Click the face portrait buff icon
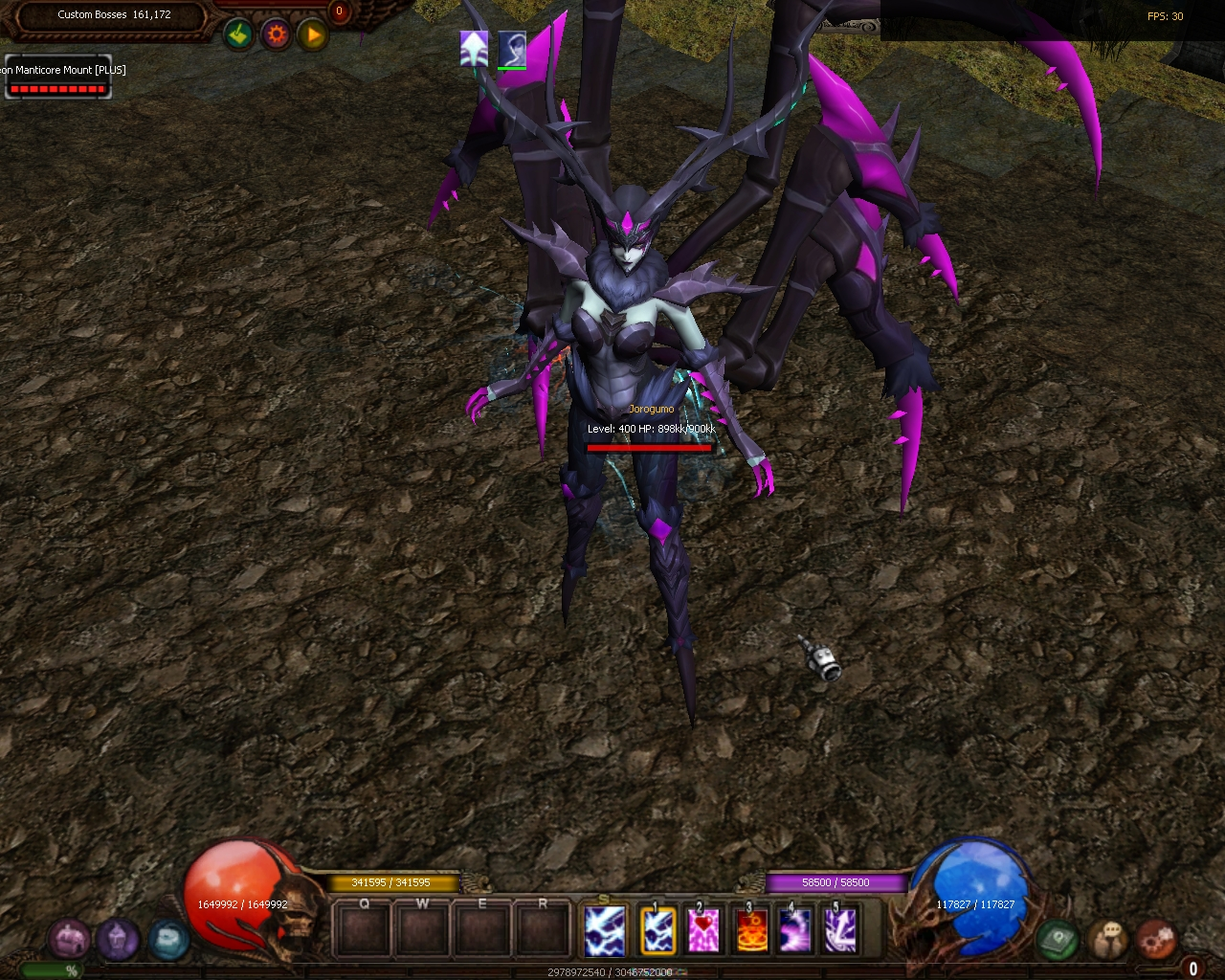Viewport: 1225px width, 980px height. (512, 48)
